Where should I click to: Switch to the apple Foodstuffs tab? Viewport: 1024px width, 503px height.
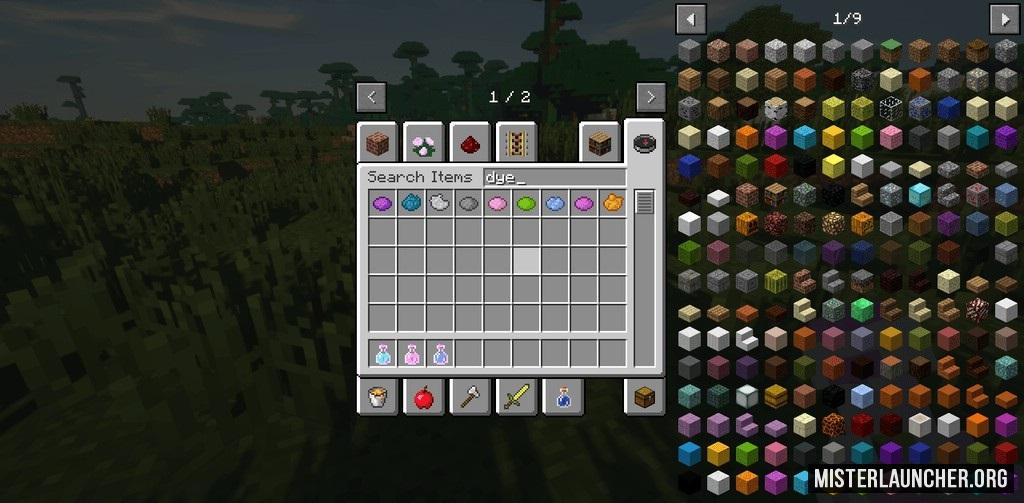424,397
